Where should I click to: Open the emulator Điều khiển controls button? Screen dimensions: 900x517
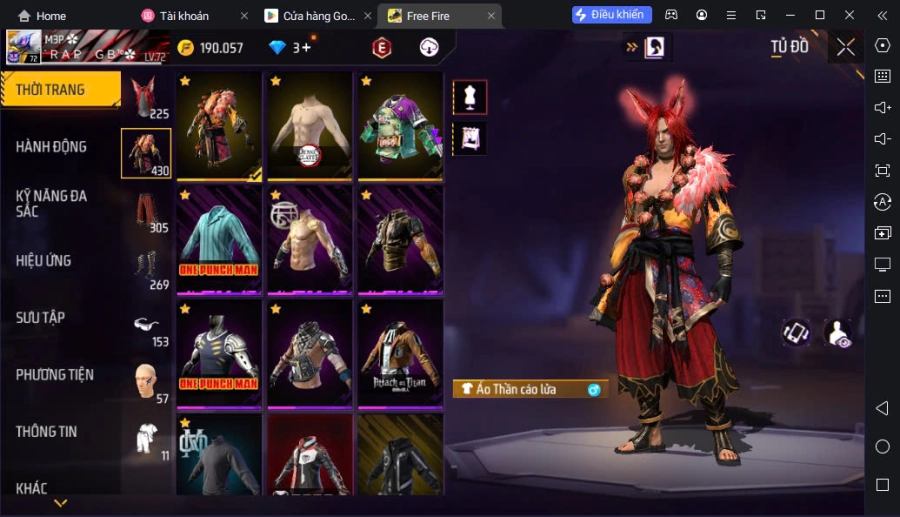tap(612, 15)
